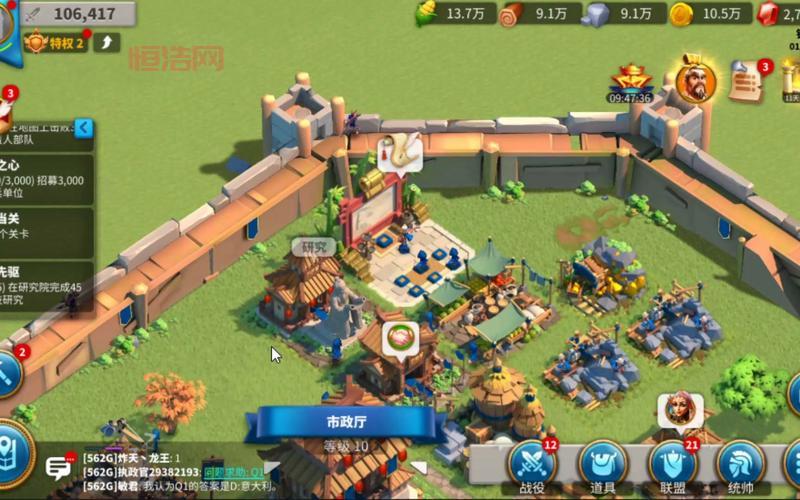800x500 pixels.
Task: Open the wood resource counter
Action: tap(539, 13)
